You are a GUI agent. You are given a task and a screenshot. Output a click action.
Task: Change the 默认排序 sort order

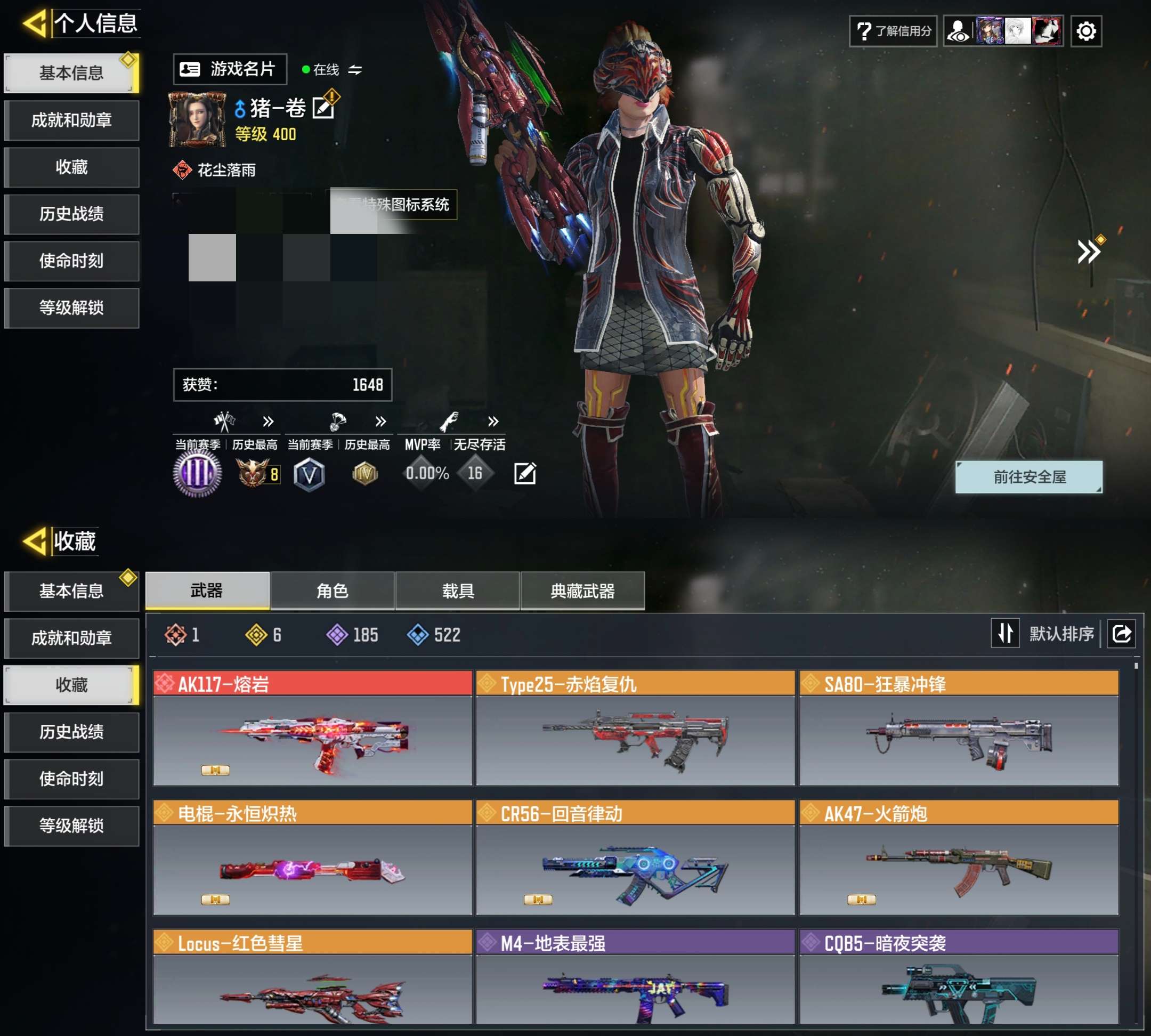(x=1004, y=633)
